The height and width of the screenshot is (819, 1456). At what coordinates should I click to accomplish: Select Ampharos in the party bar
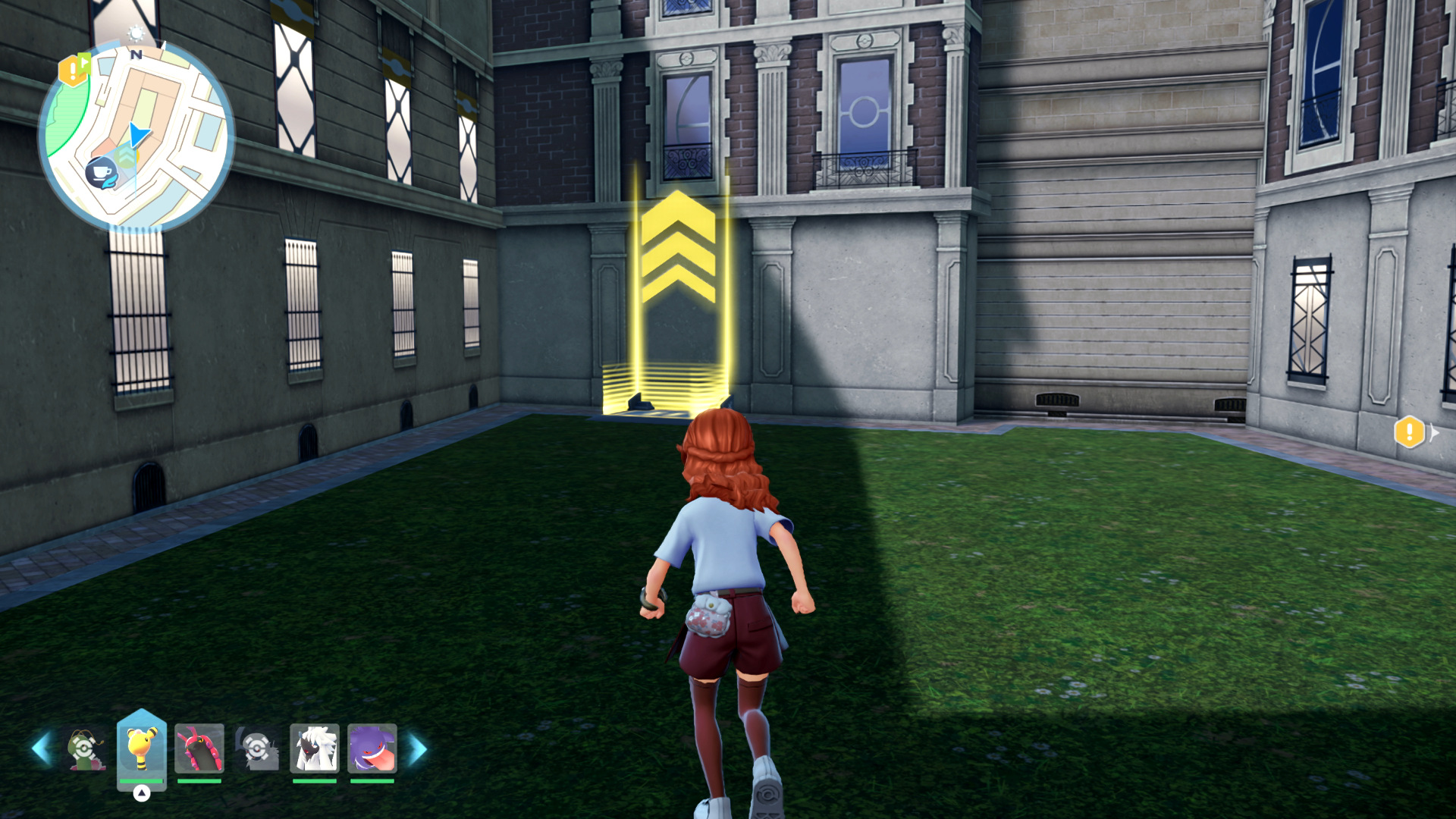[x=141, y=747]
